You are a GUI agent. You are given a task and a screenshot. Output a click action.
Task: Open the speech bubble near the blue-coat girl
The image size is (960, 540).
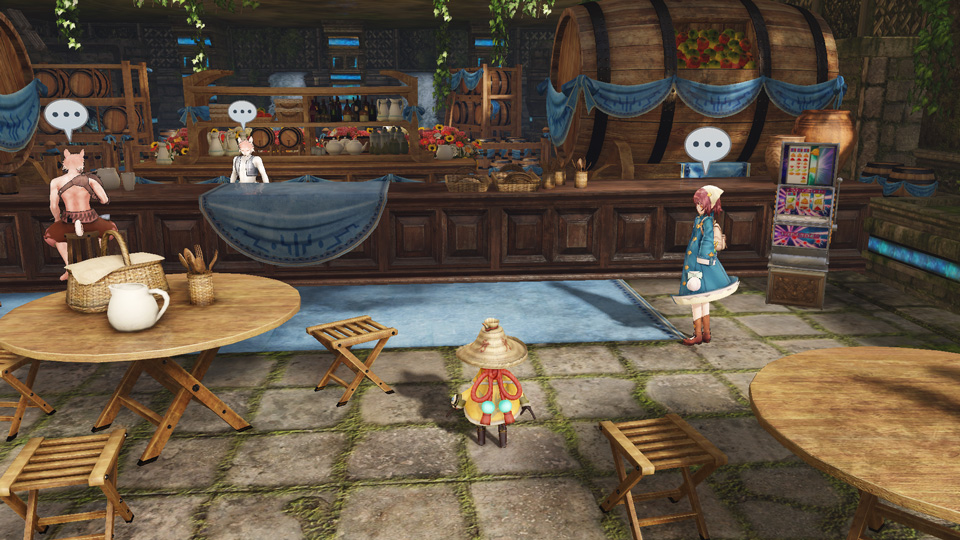(x=707, y=146)
